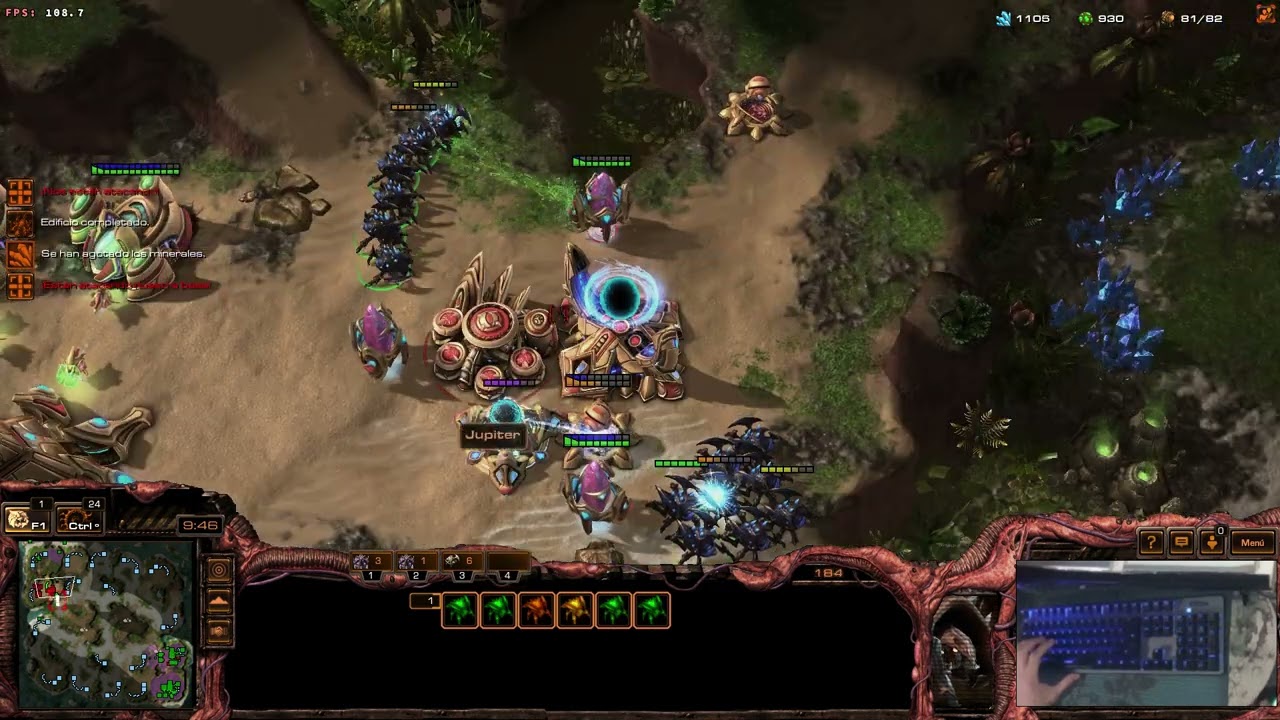Click the 'Edificio completado' alert icon
This screenshot has height=720, width=1280.
point(20,222)
